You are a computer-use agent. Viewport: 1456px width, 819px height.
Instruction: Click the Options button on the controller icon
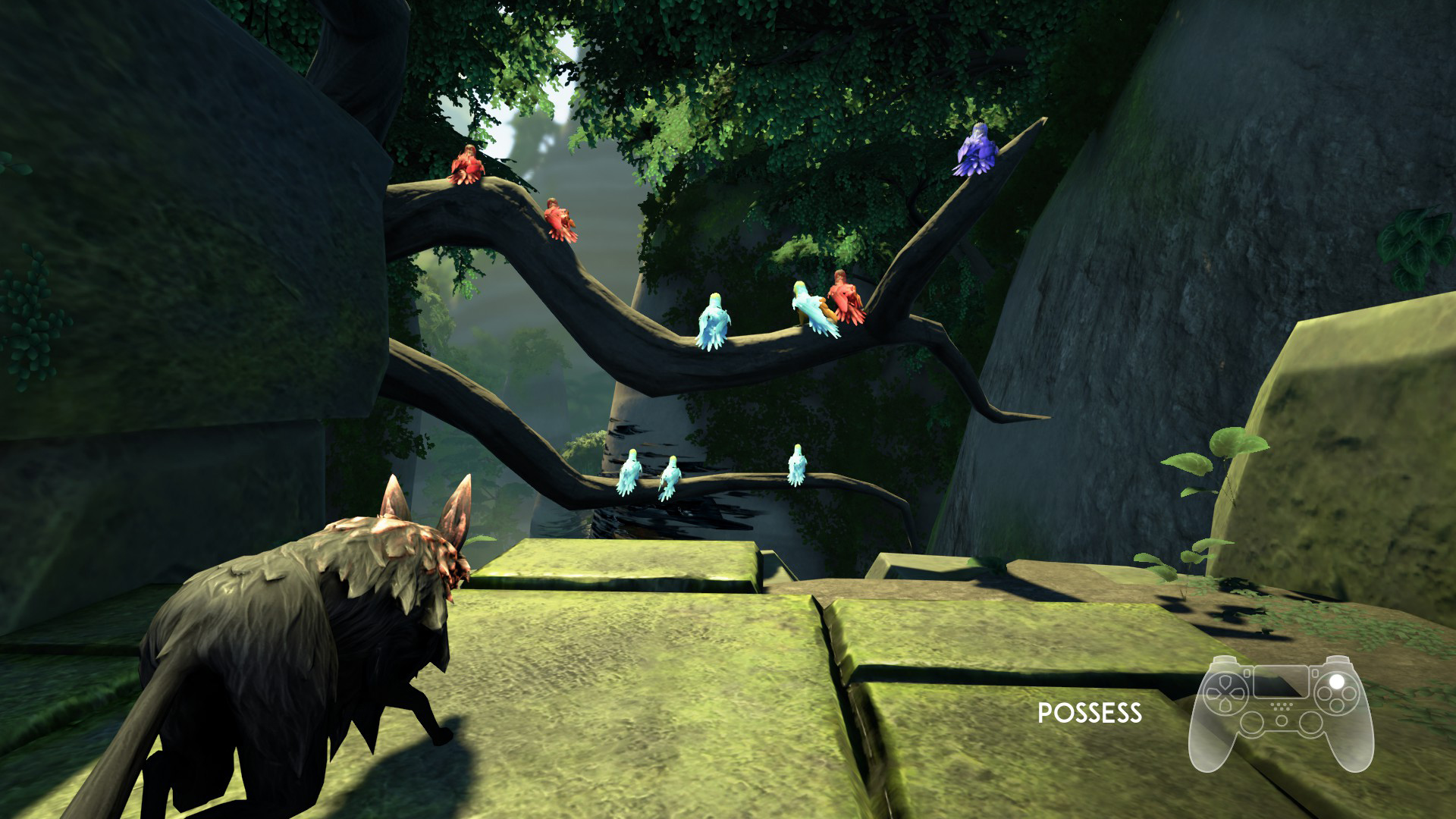click(1315, 673)
